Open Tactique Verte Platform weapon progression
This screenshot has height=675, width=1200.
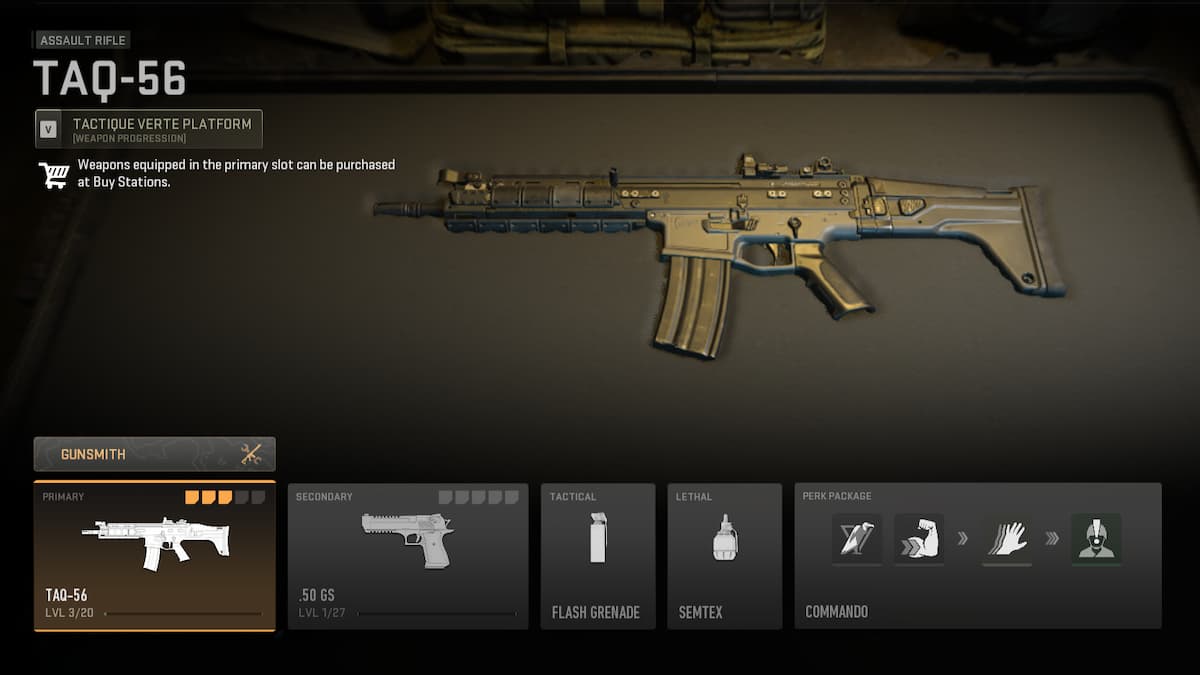pyautogui.click(x=149, y=129)
